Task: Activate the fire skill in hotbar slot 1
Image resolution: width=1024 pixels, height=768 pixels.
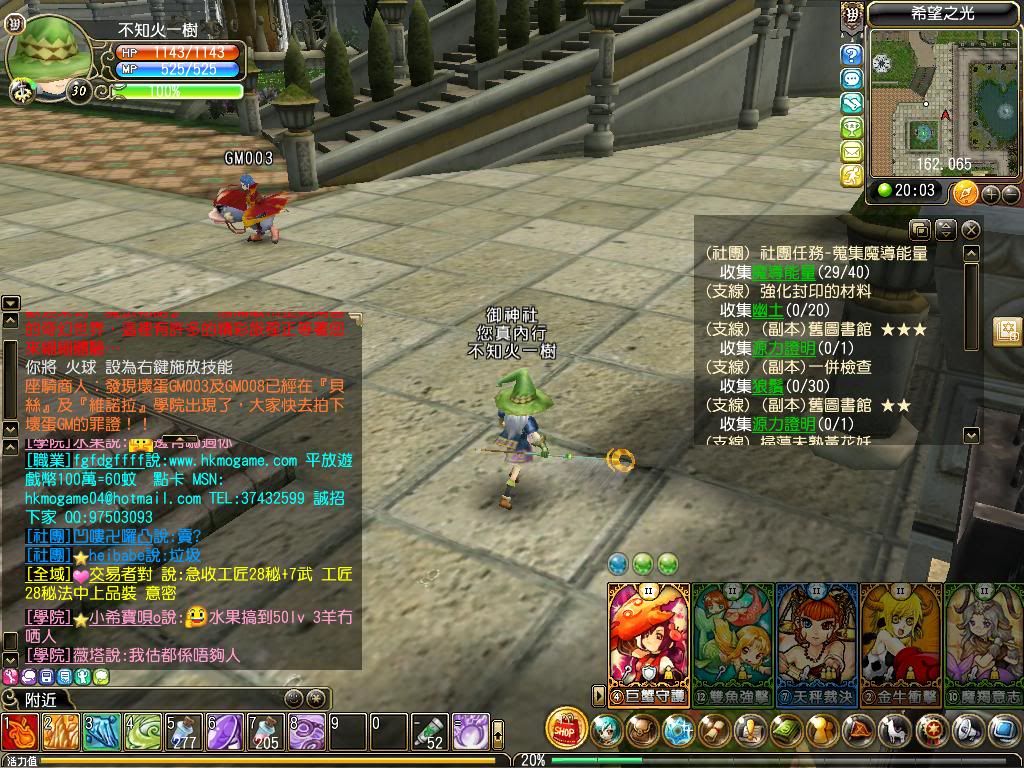Action: tap(20, 733)
